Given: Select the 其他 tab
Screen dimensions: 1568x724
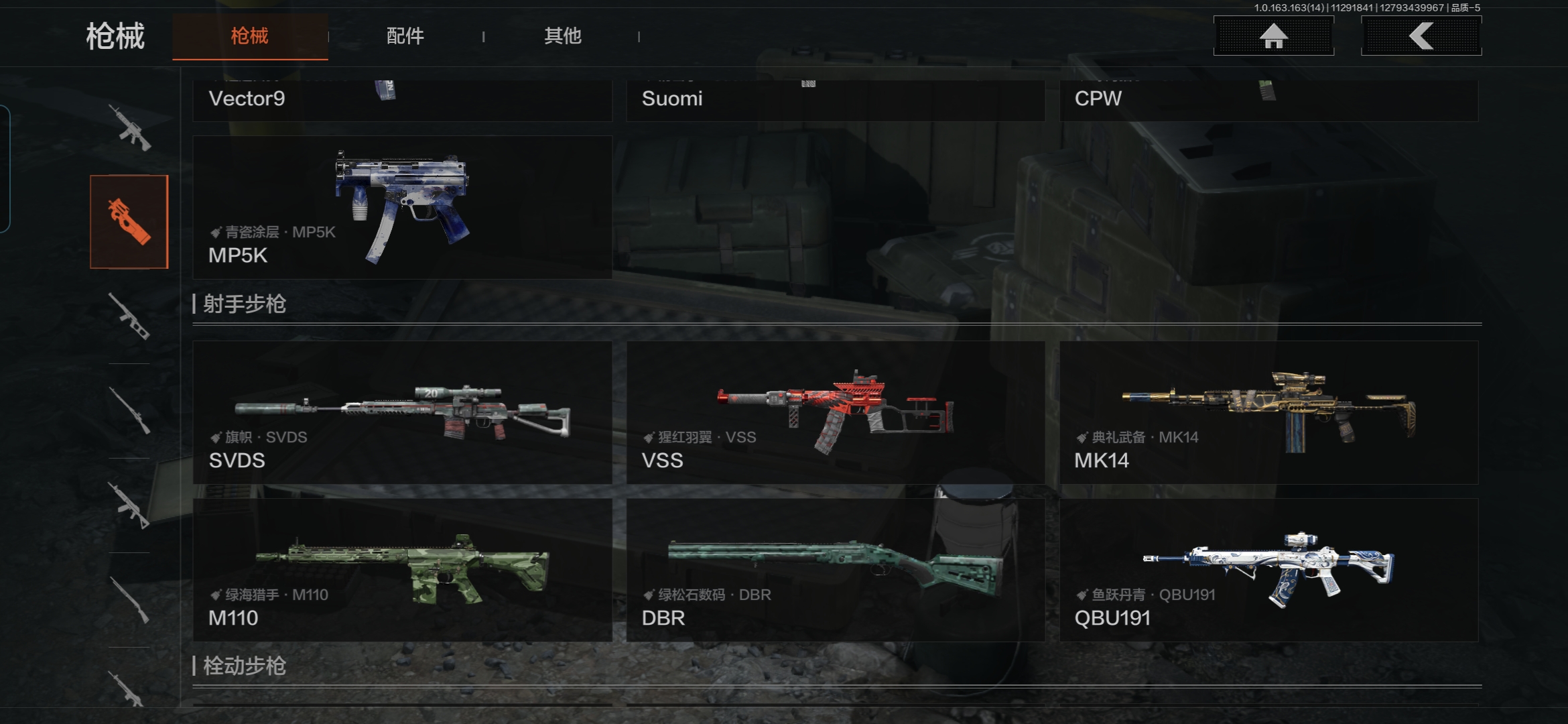Looking at the screenshot, I should 562,36.
